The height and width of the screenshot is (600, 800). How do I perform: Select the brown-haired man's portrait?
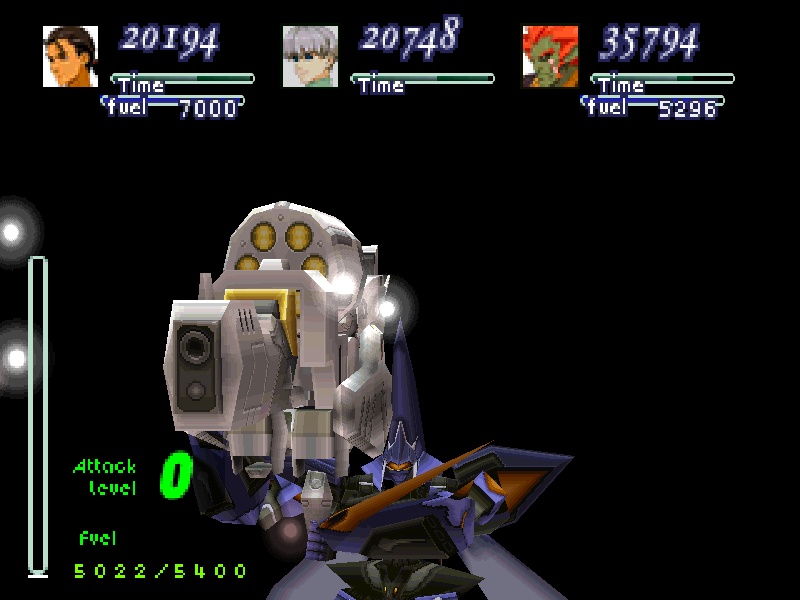pyautogui.click(x=70, y=56)
